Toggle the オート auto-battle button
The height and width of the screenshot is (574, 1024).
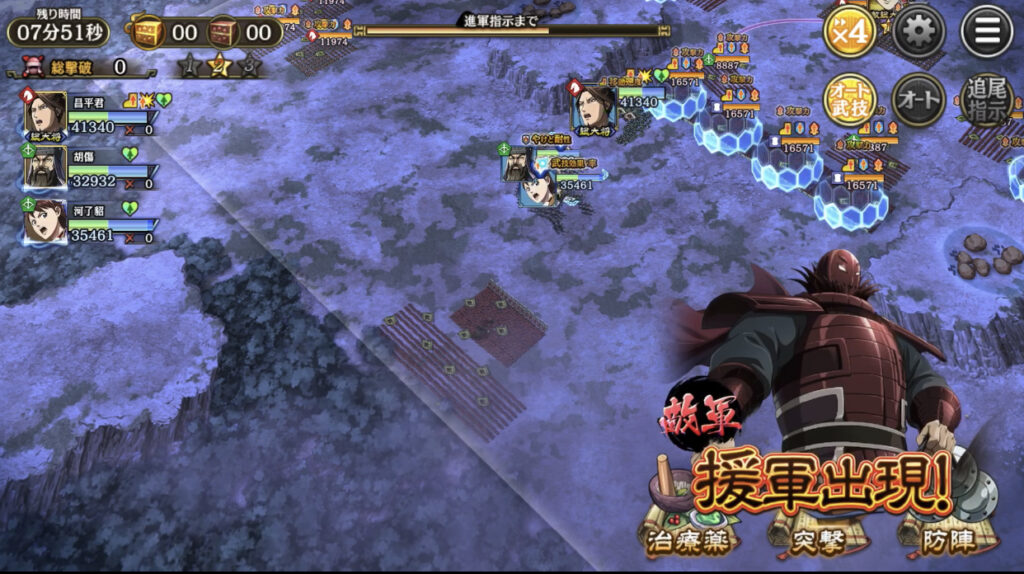tap(918, 100)
